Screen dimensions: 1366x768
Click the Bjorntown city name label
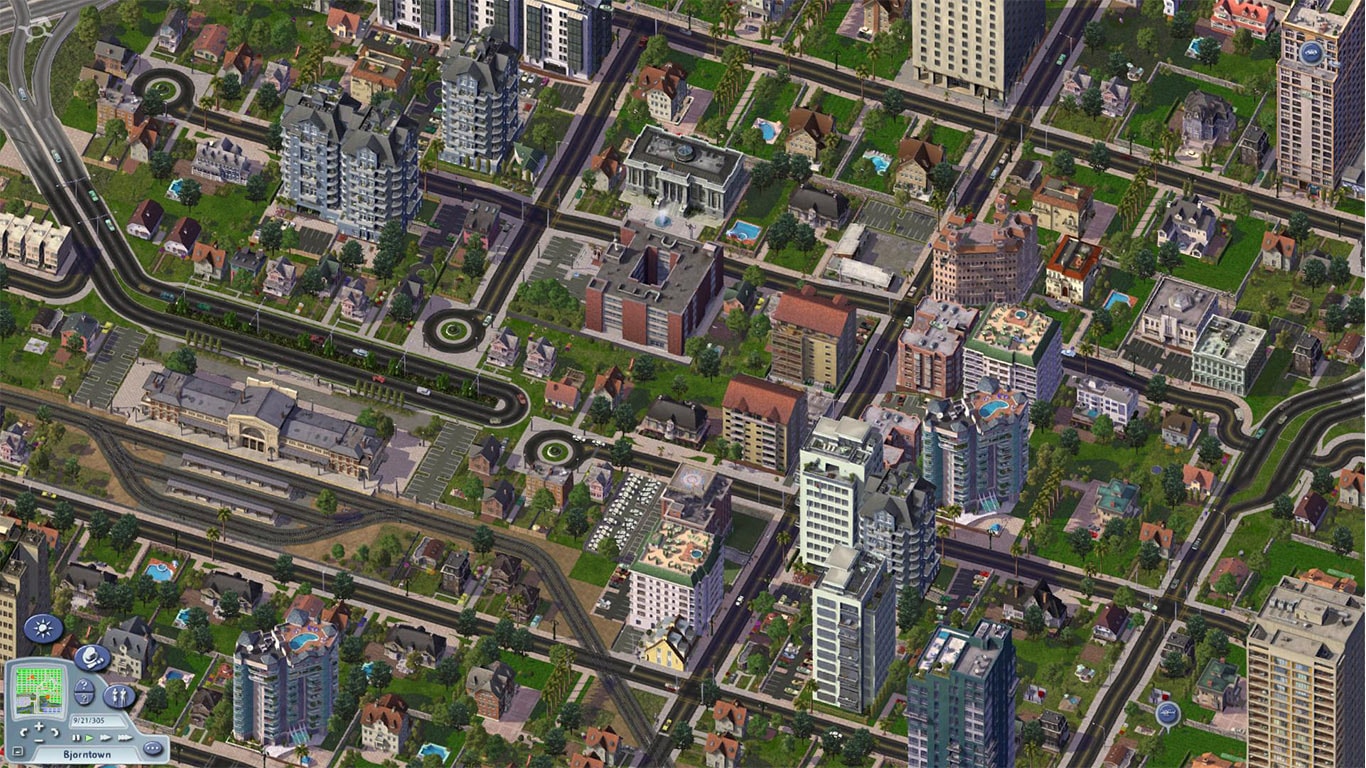[x=89, y=754]
